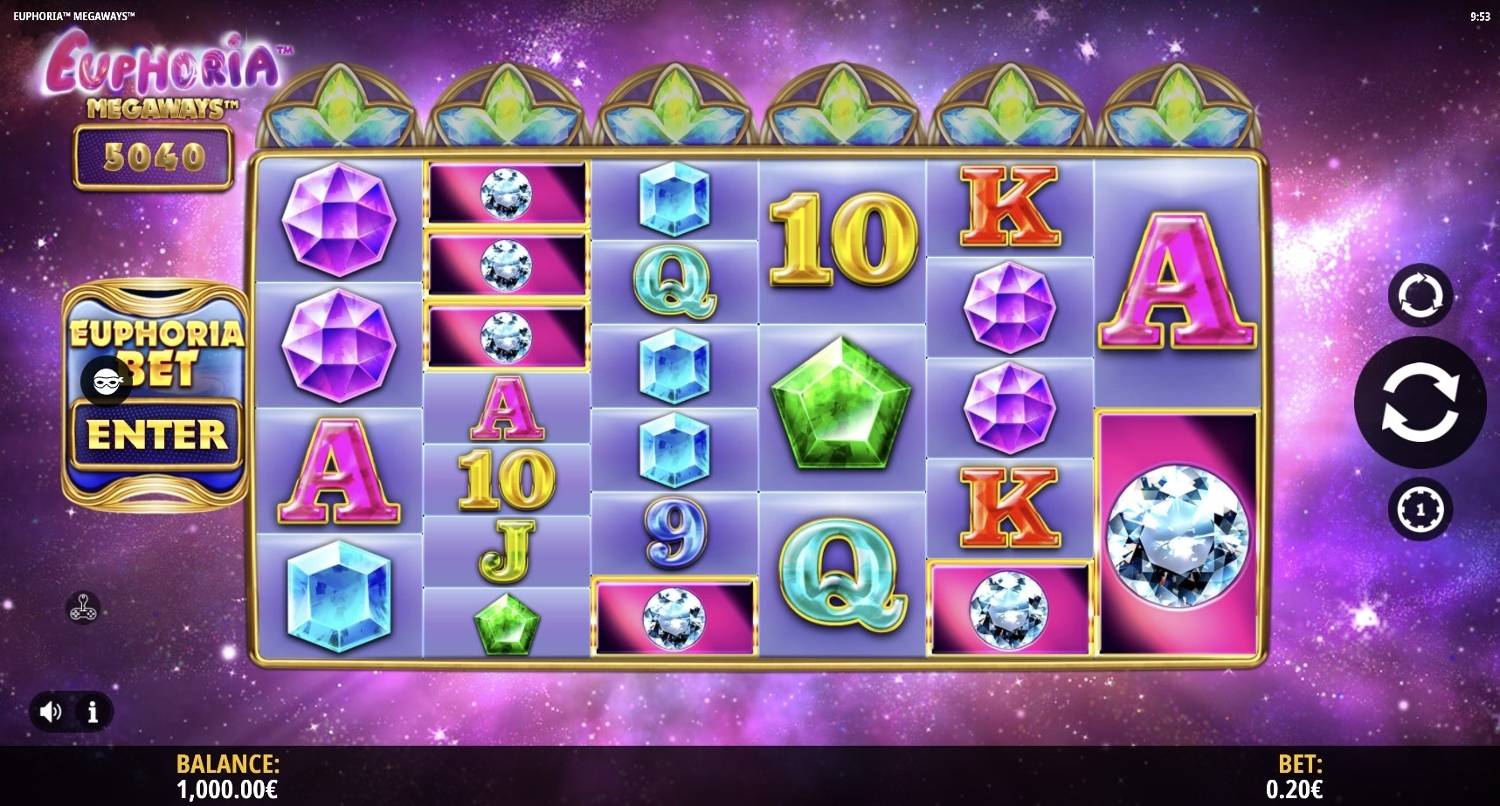Spin the reels with the large spin button
The image size is (1500, 806).
coord(1420,403)
